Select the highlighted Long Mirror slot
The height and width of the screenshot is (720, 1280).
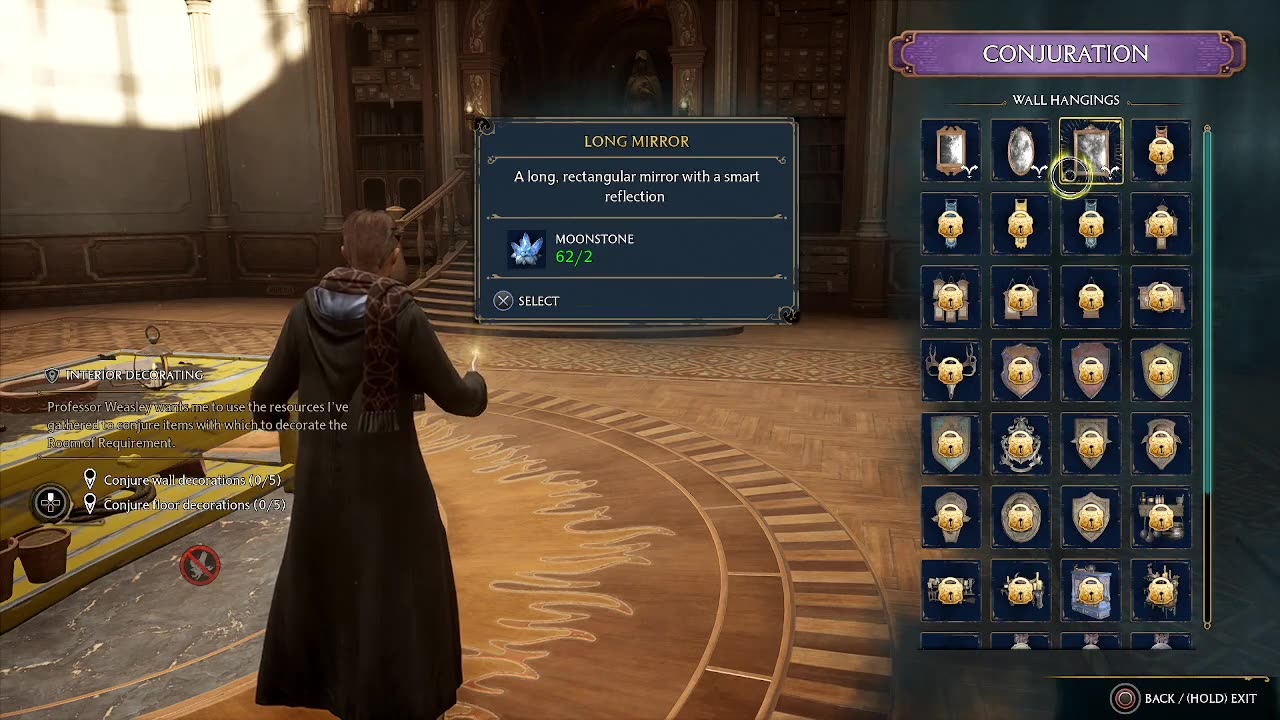(x=1090, y=151)
